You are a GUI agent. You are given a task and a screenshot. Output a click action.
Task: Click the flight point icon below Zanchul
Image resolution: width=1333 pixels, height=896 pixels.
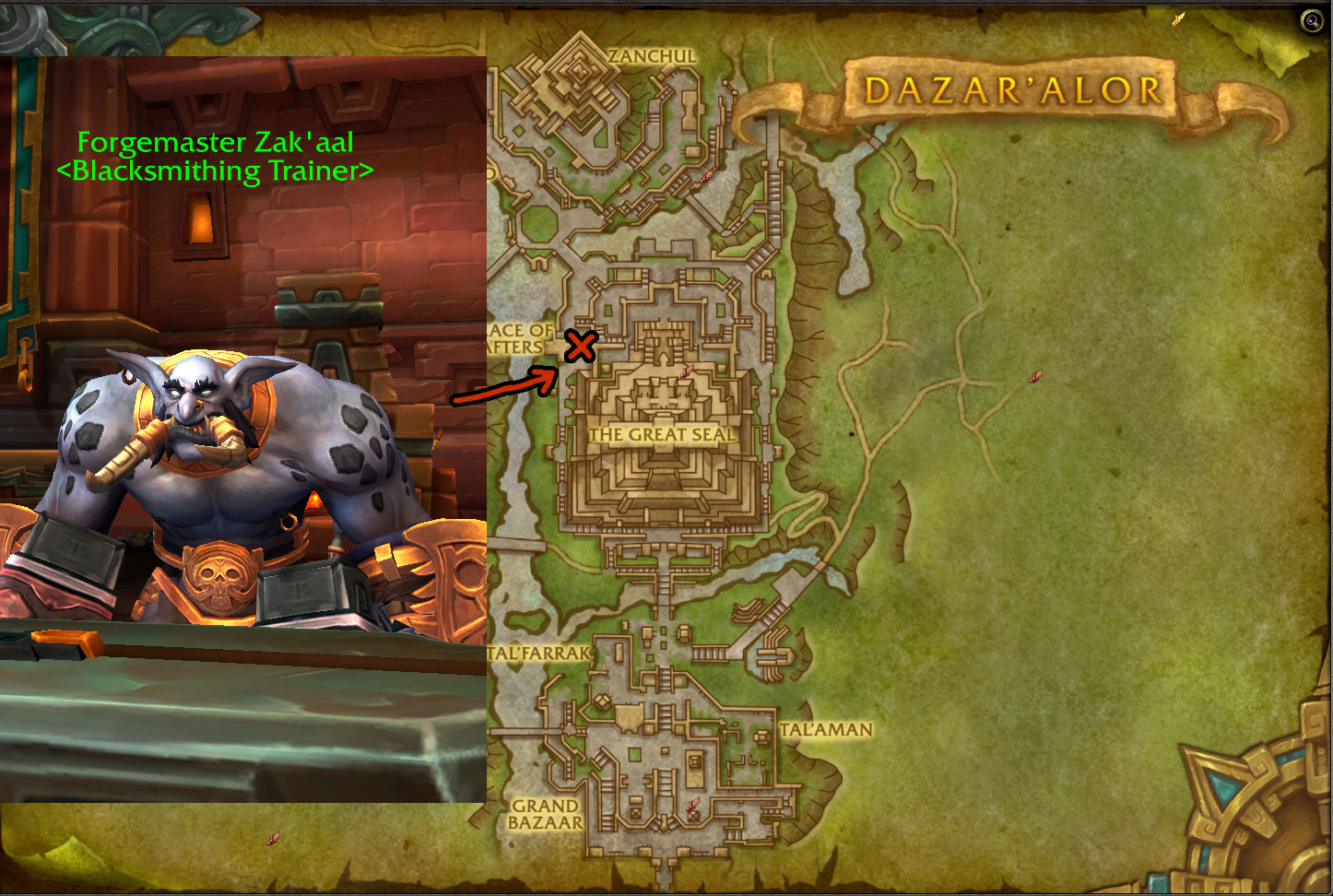point(707,176)
